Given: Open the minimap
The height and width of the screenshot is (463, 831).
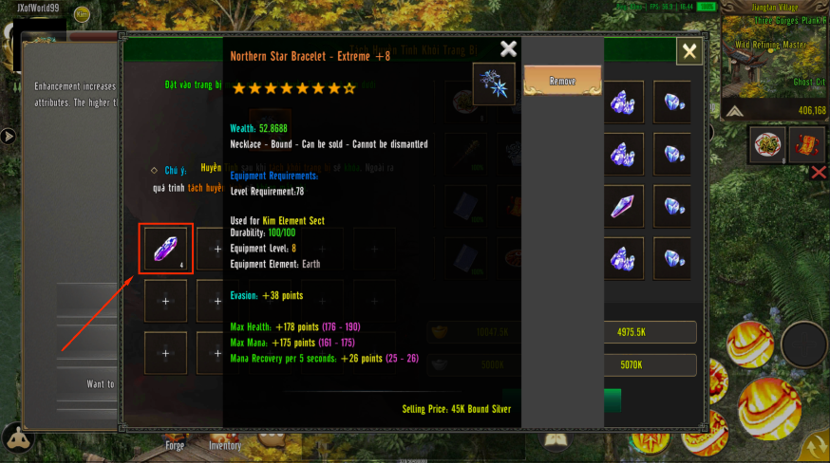Looking at the screenshot, I should [x=776, y=60].
